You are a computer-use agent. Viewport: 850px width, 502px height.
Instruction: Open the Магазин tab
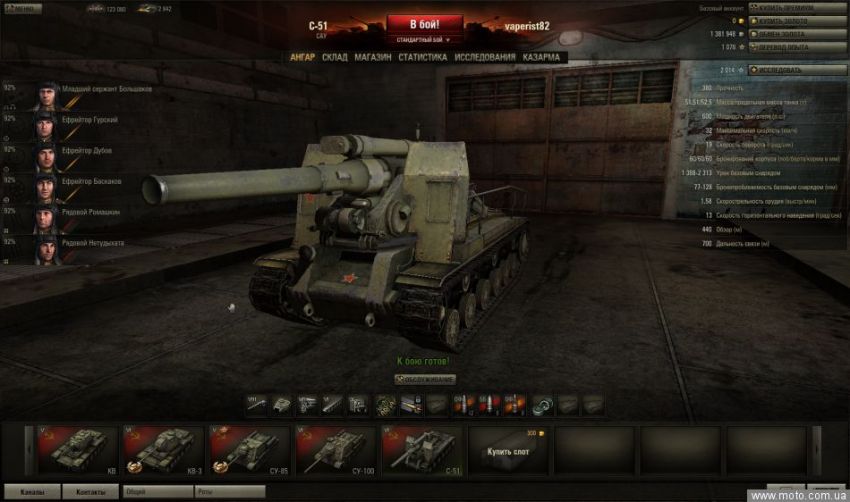tap(373, 57)
